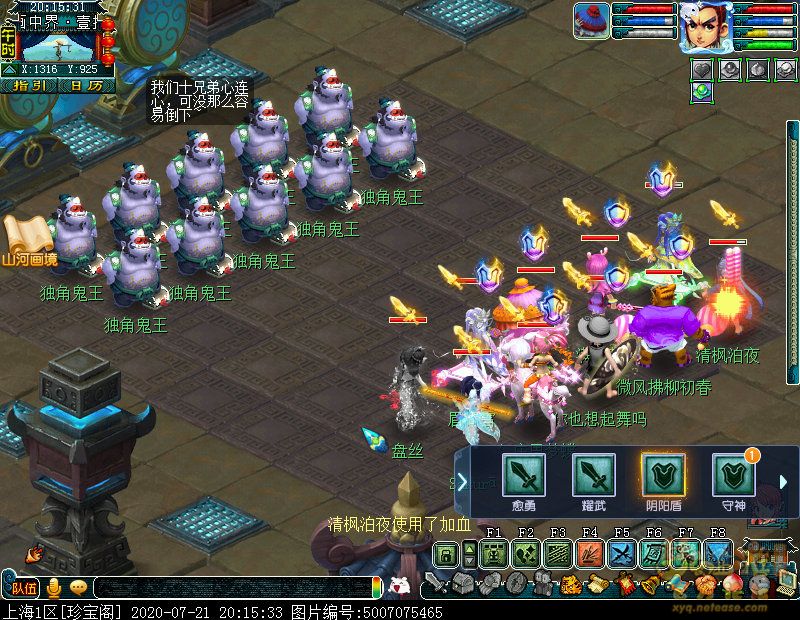Image resolution: width=800 pixels, height=620 pixels.
Task: Use the F1 hotbar skill
Action: pos(493,553)
